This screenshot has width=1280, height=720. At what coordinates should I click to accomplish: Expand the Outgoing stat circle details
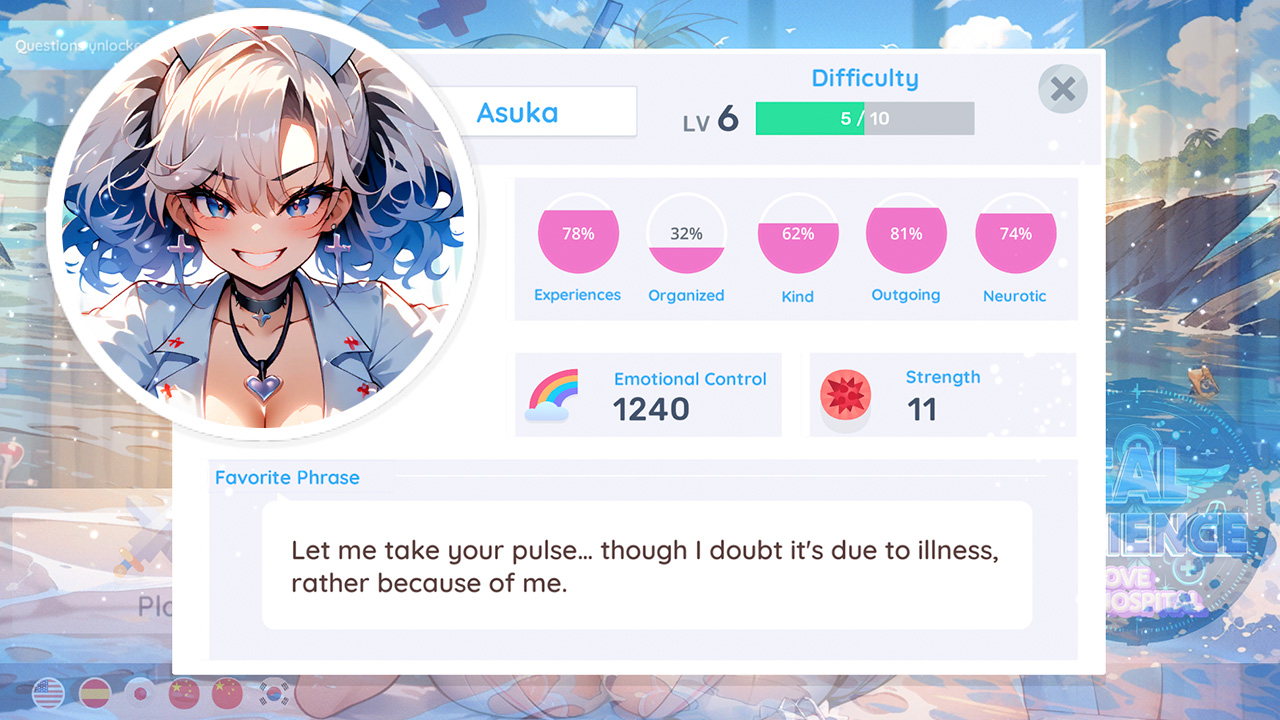[x=906, y=233]
